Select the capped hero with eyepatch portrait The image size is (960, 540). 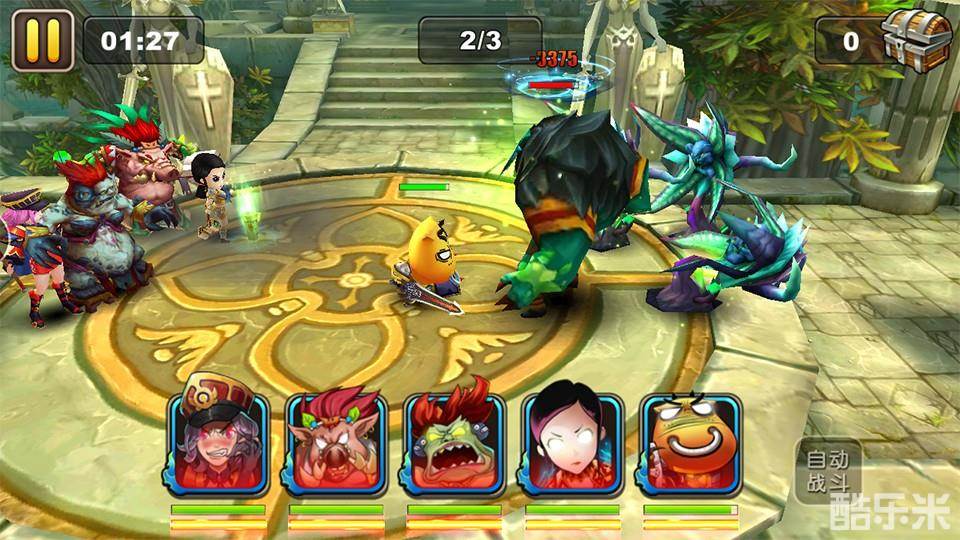[x=218, y=443]
